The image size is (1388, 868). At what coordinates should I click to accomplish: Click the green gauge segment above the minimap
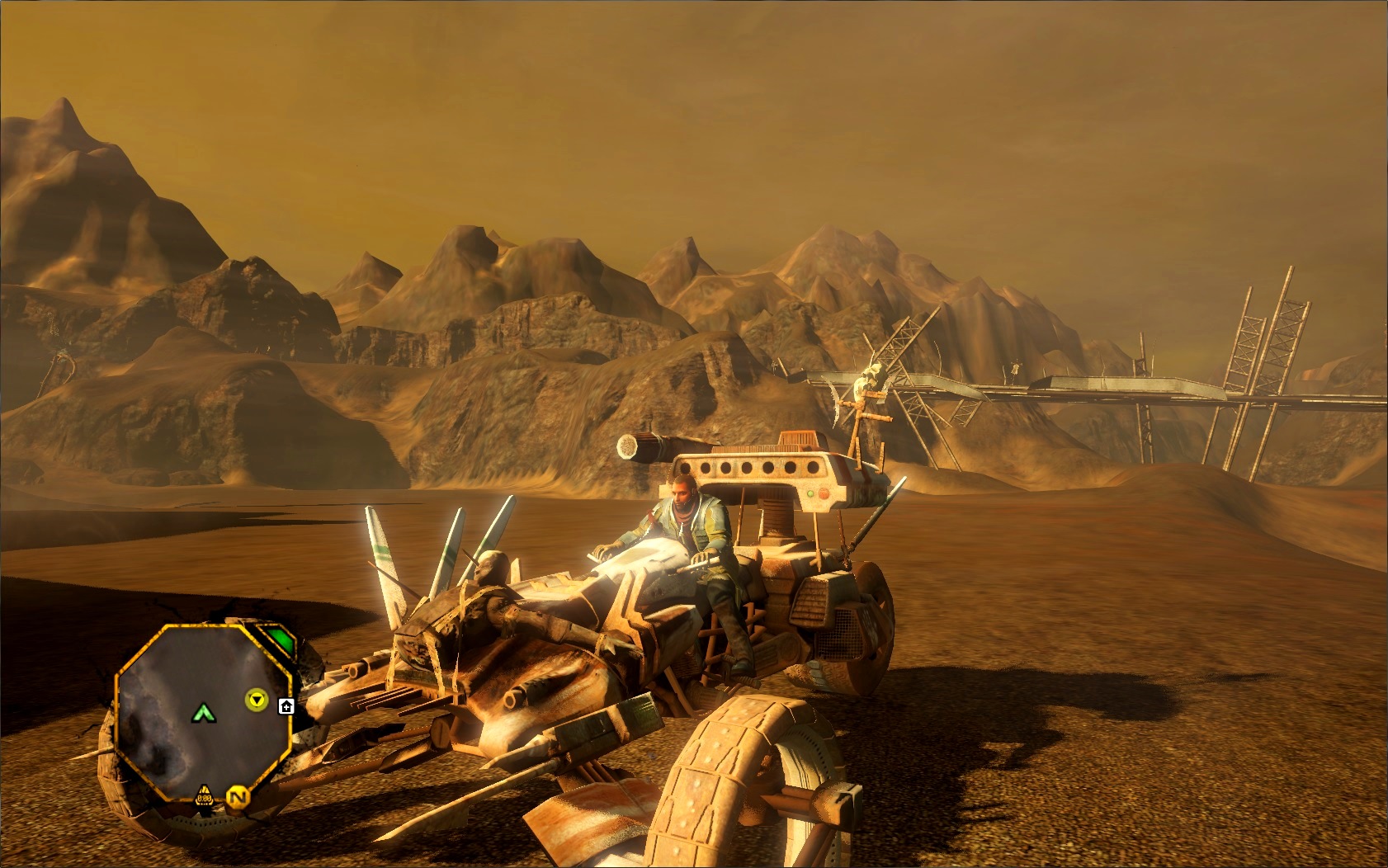click(x=280, y=639)
